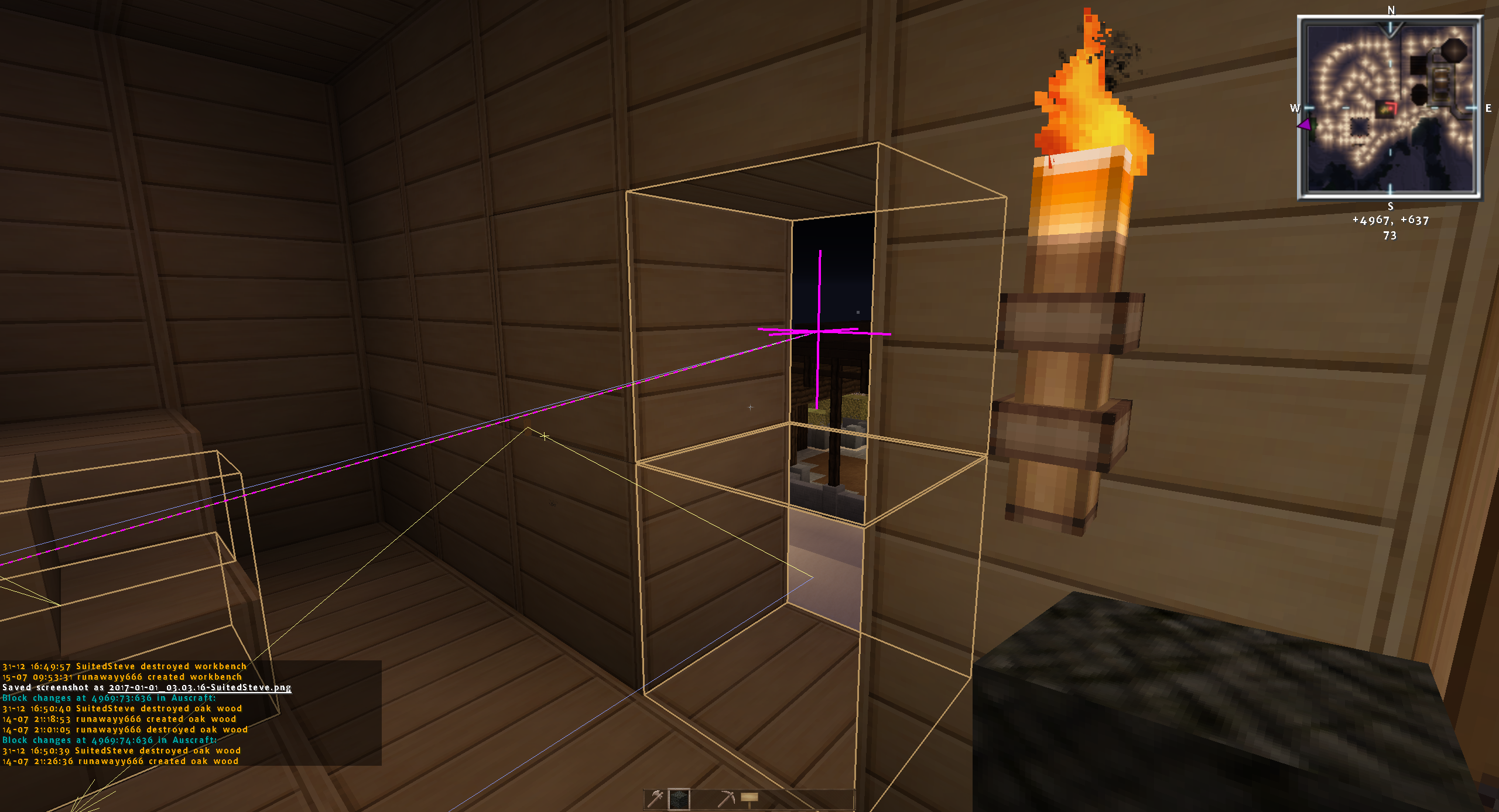
Task: Select the dark stone block slot
Action: coord(679,799)
